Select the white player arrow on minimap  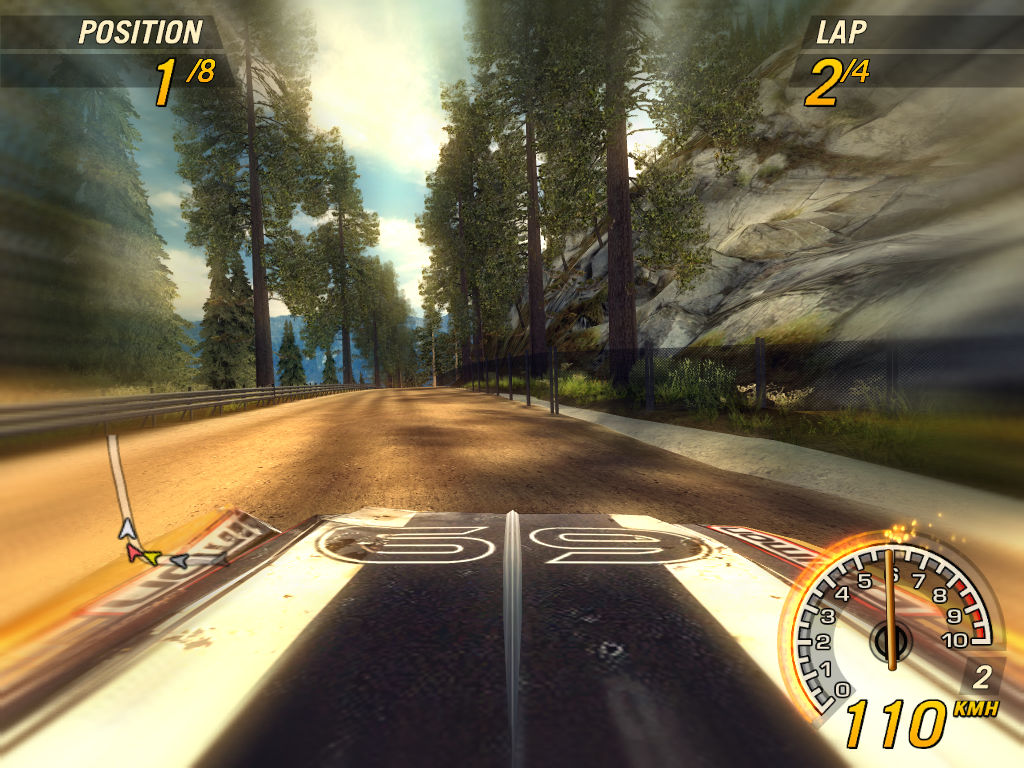pos(126,529)
